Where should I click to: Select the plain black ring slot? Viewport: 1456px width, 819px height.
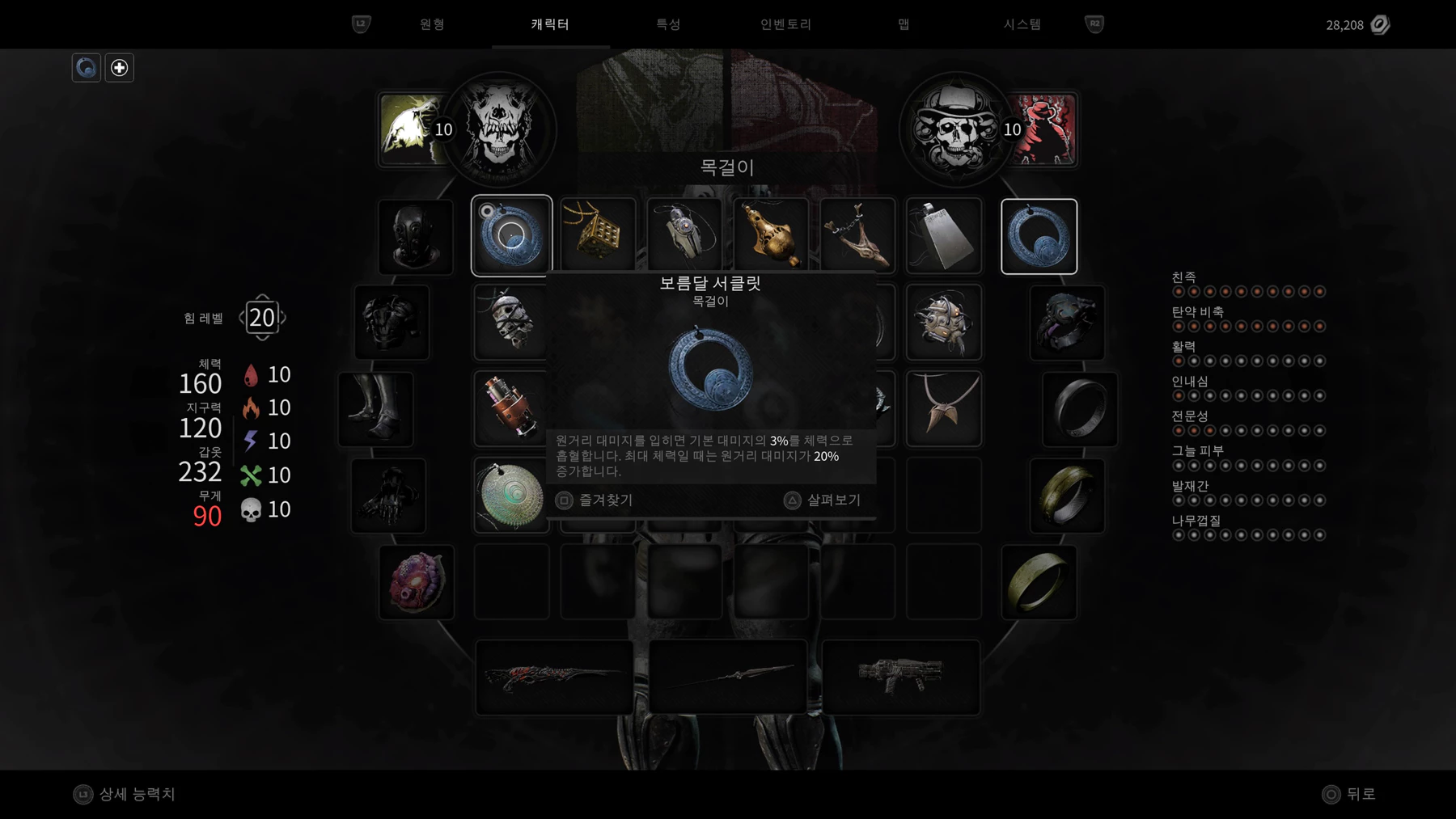click(x=1080, y=409)
